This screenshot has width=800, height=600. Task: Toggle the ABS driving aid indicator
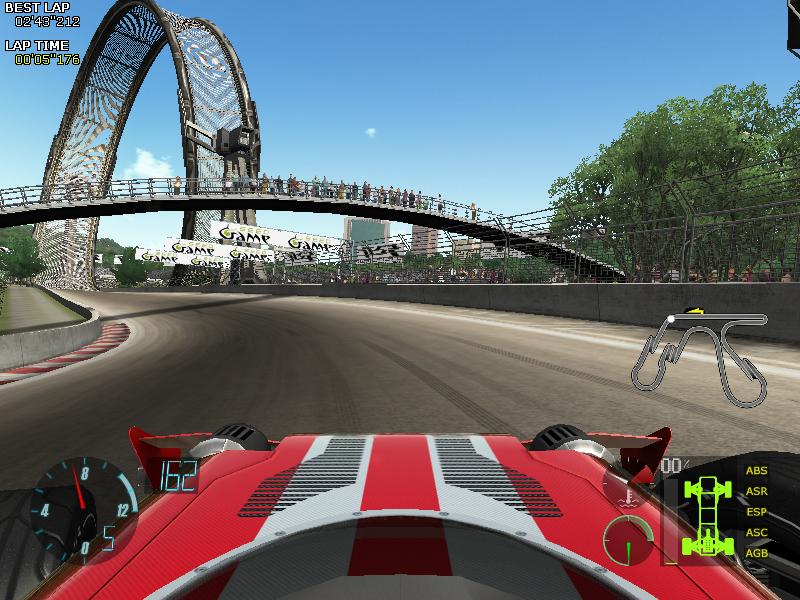(757, 470)
